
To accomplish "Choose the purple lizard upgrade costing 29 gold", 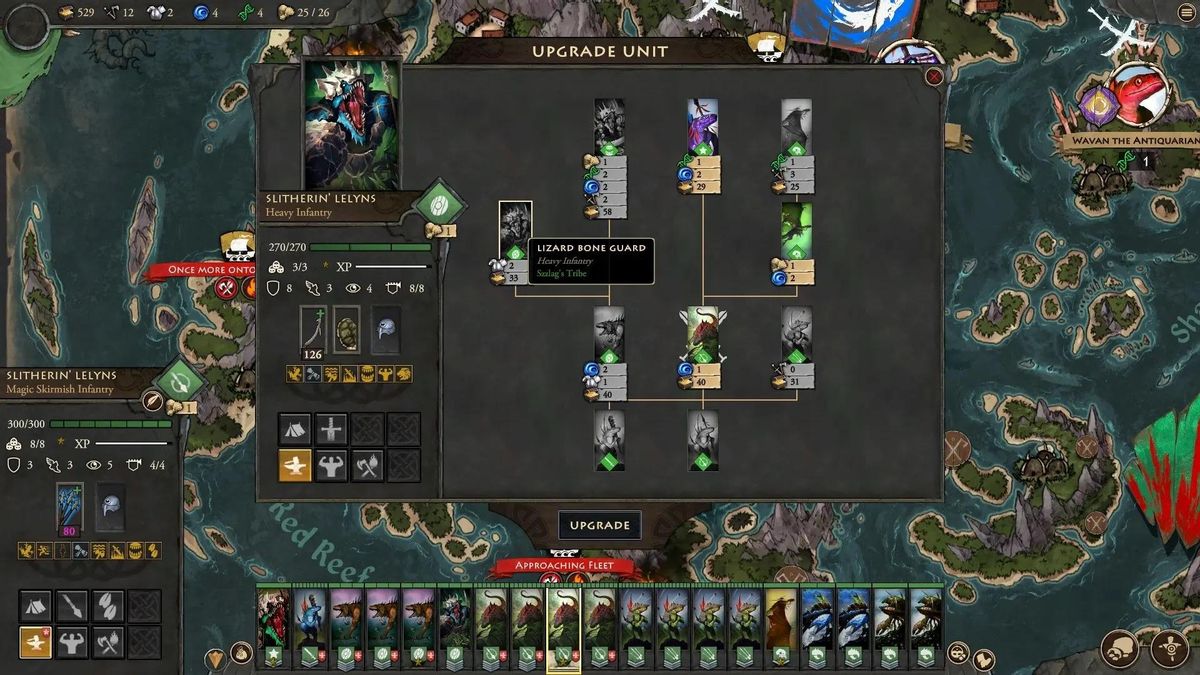I will tap(702, 127).
